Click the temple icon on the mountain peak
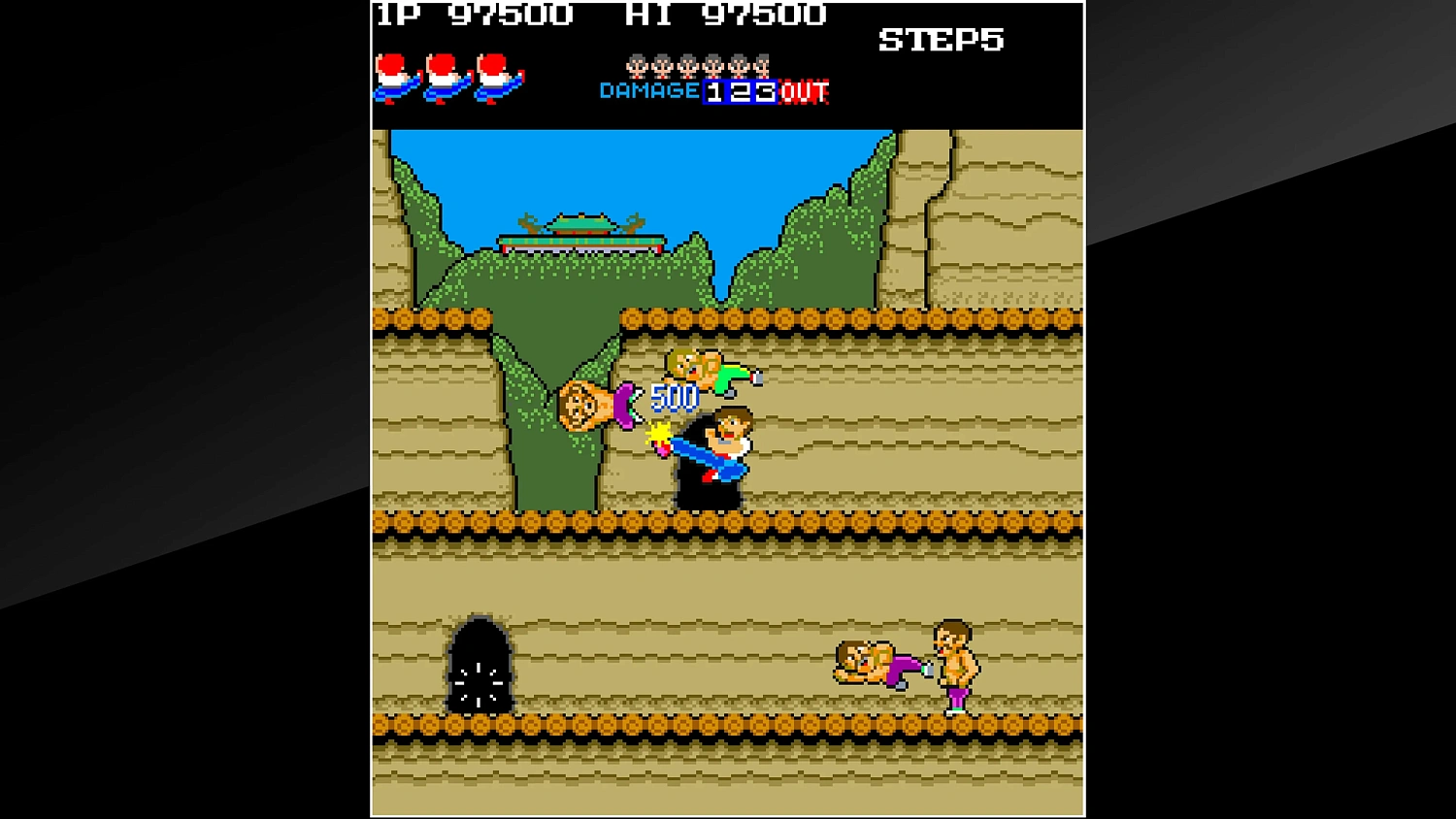Image resolution: width=1456 pixels, height=819 pixels. [579, 231]
